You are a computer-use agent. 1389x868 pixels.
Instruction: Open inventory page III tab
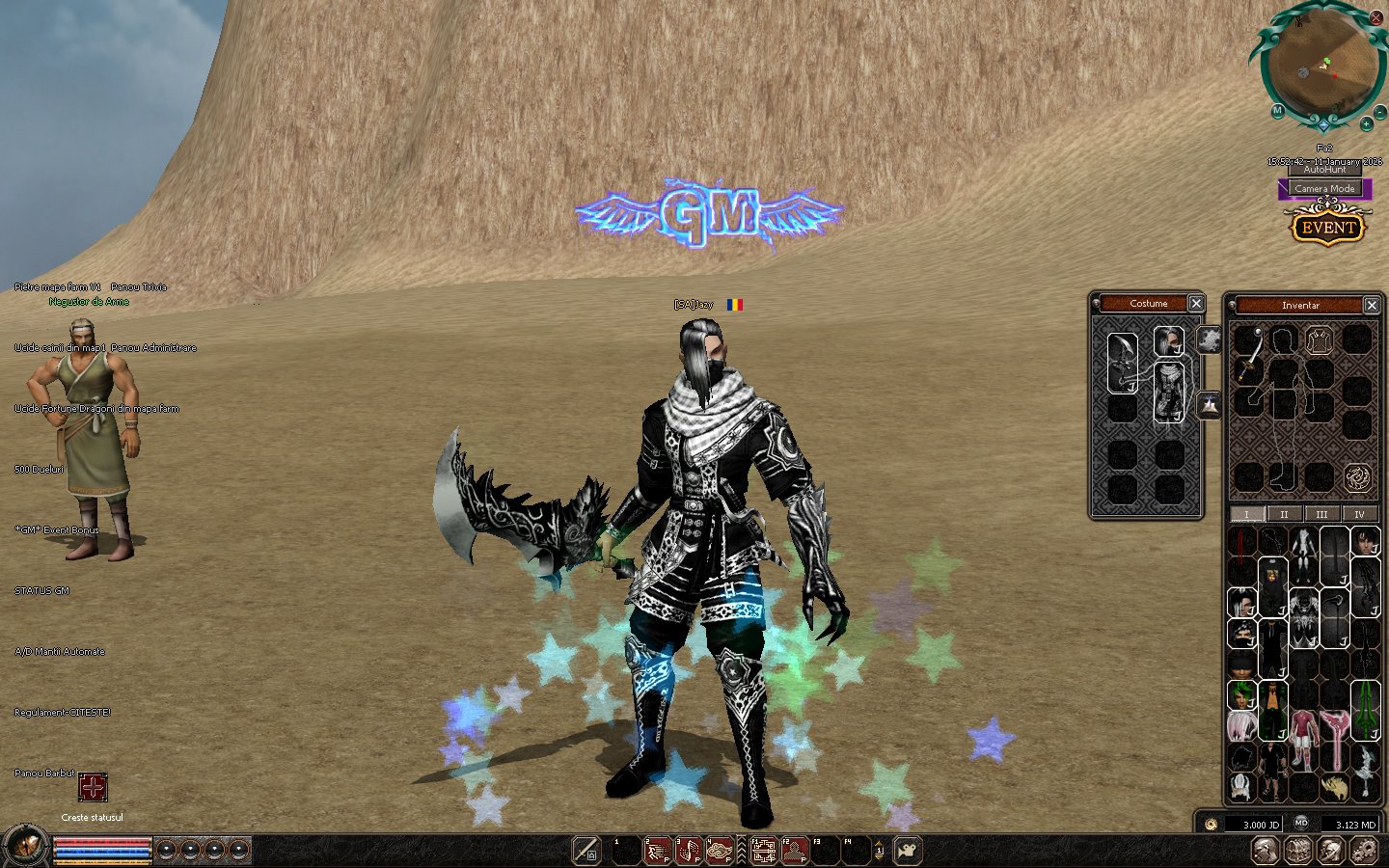(1321, 514)
